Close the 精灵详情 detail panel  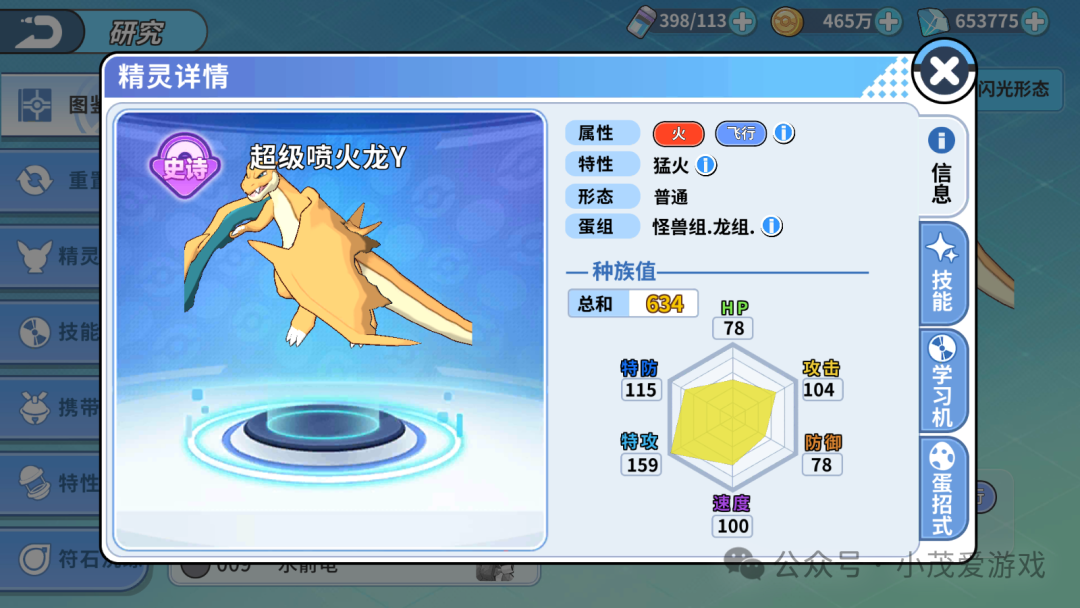pos(944,71)
